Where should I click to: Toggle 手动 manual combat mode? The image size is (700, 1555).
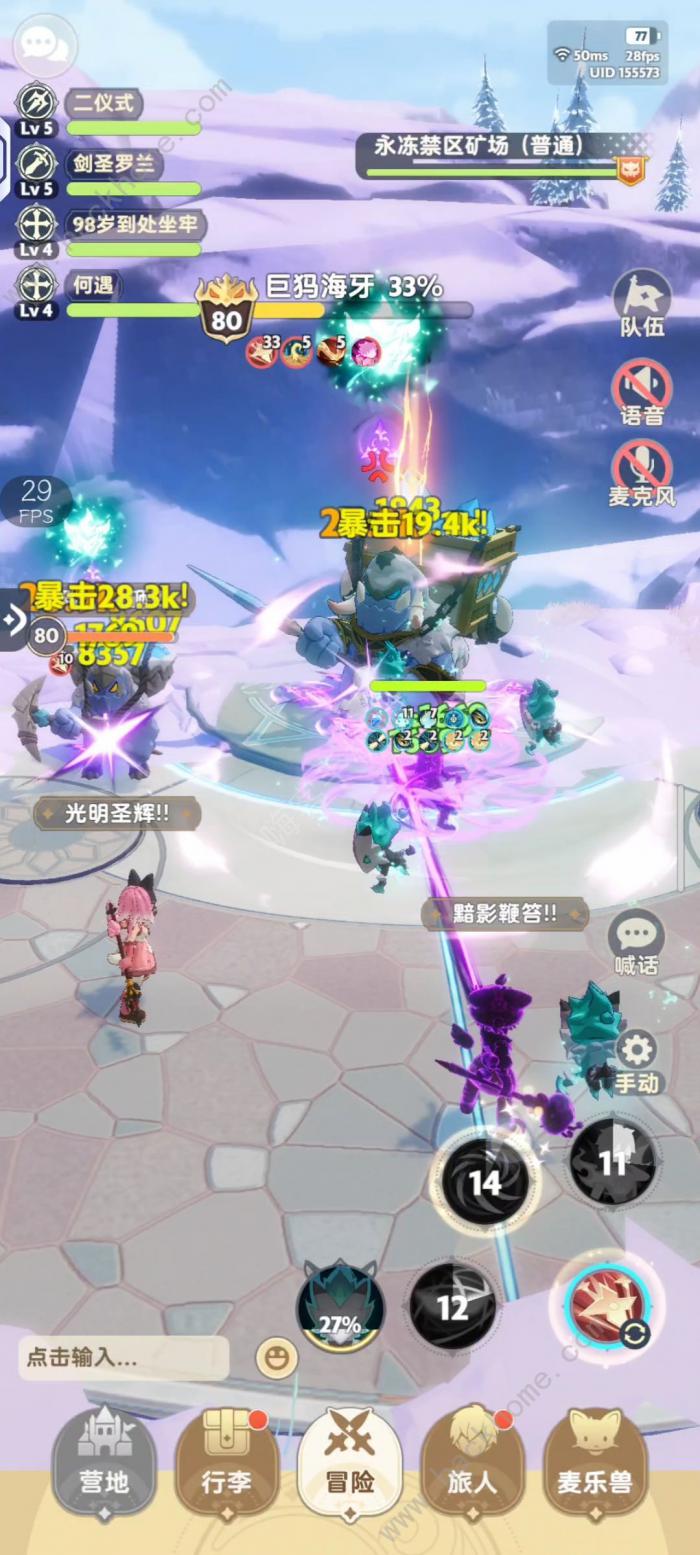[637, 1060]
